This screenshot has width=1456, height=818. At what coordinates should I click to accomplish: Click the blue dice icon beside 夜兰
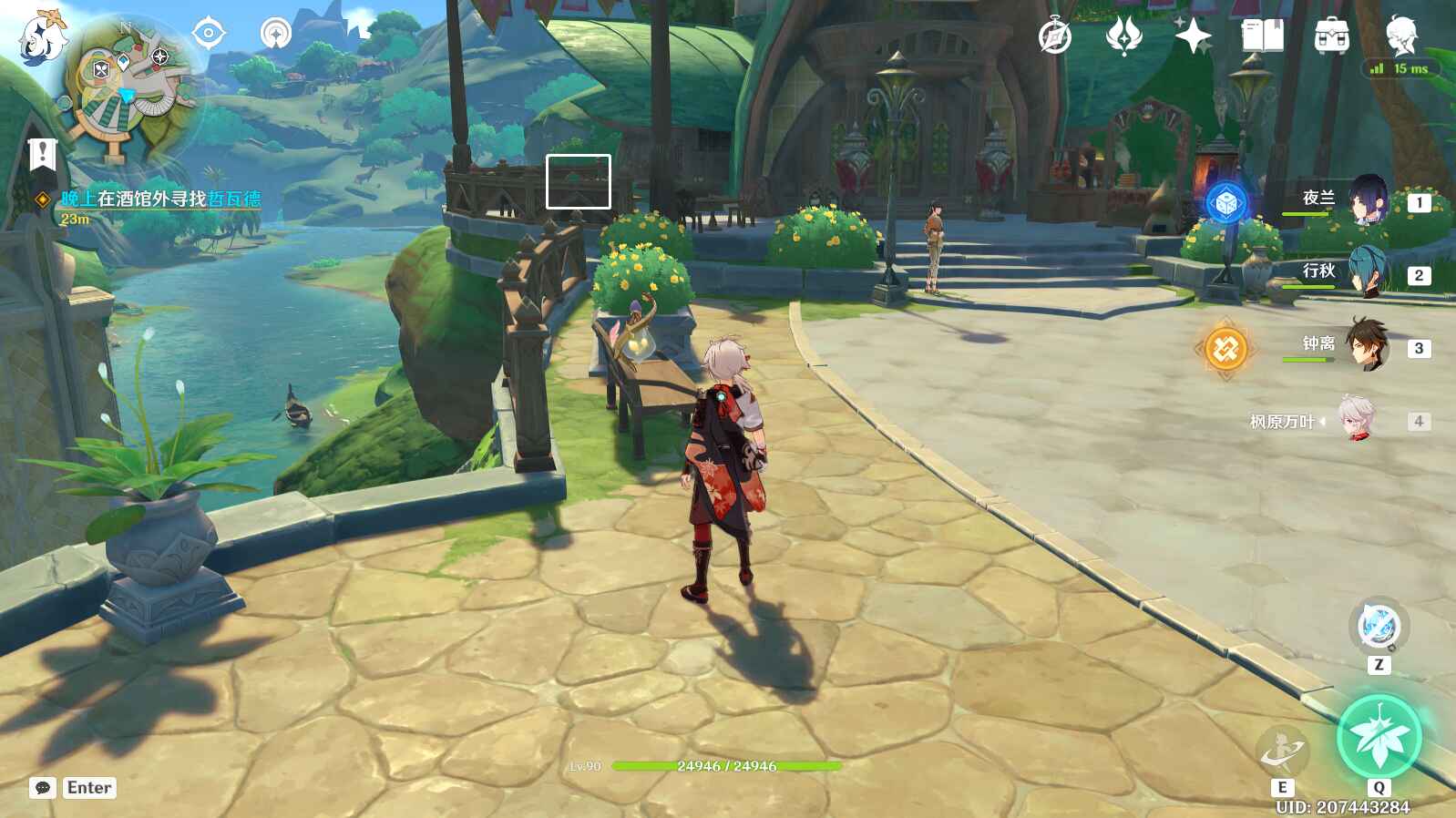pos(1226,203)
